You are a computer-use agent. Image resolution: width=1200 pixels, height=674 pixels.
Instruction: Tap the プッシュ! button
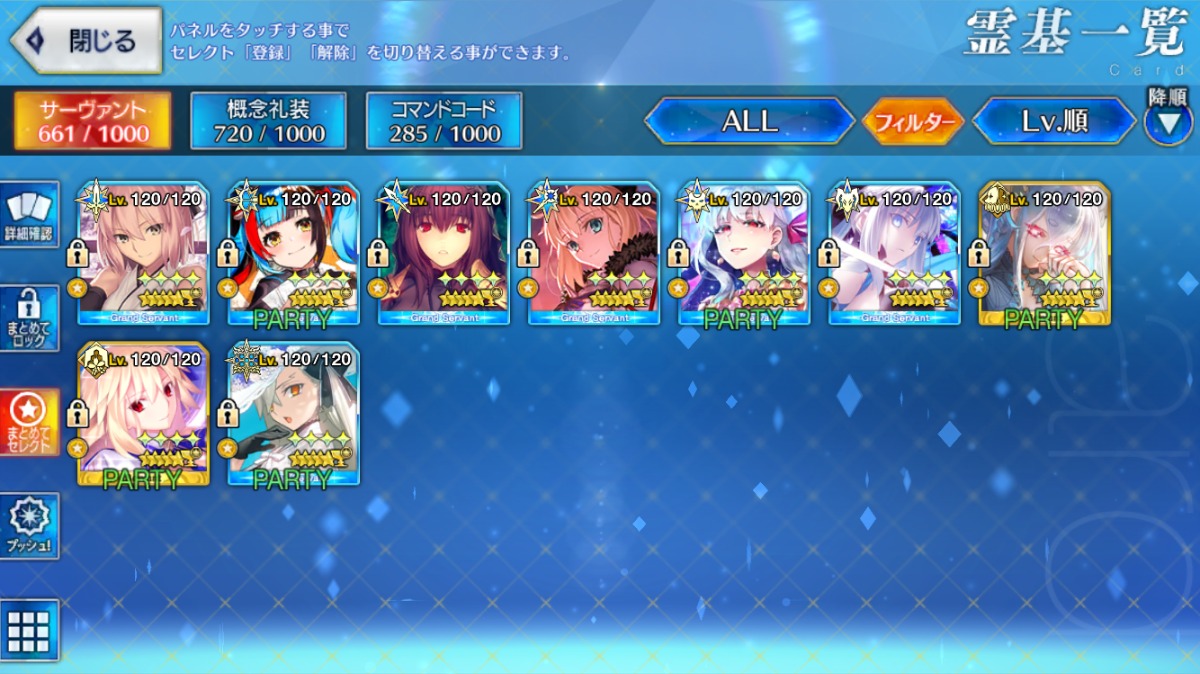pos(29,525)
